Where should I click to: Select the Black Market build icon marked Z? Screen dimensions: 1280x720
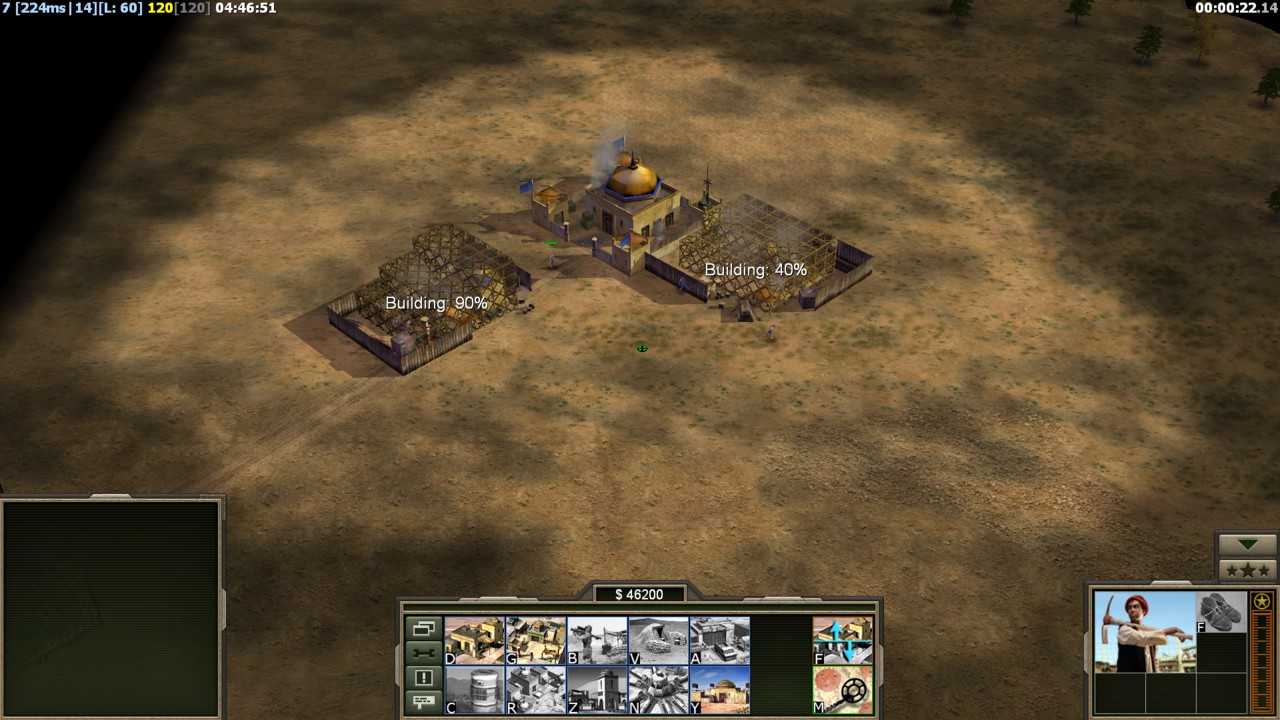point(597,690)
